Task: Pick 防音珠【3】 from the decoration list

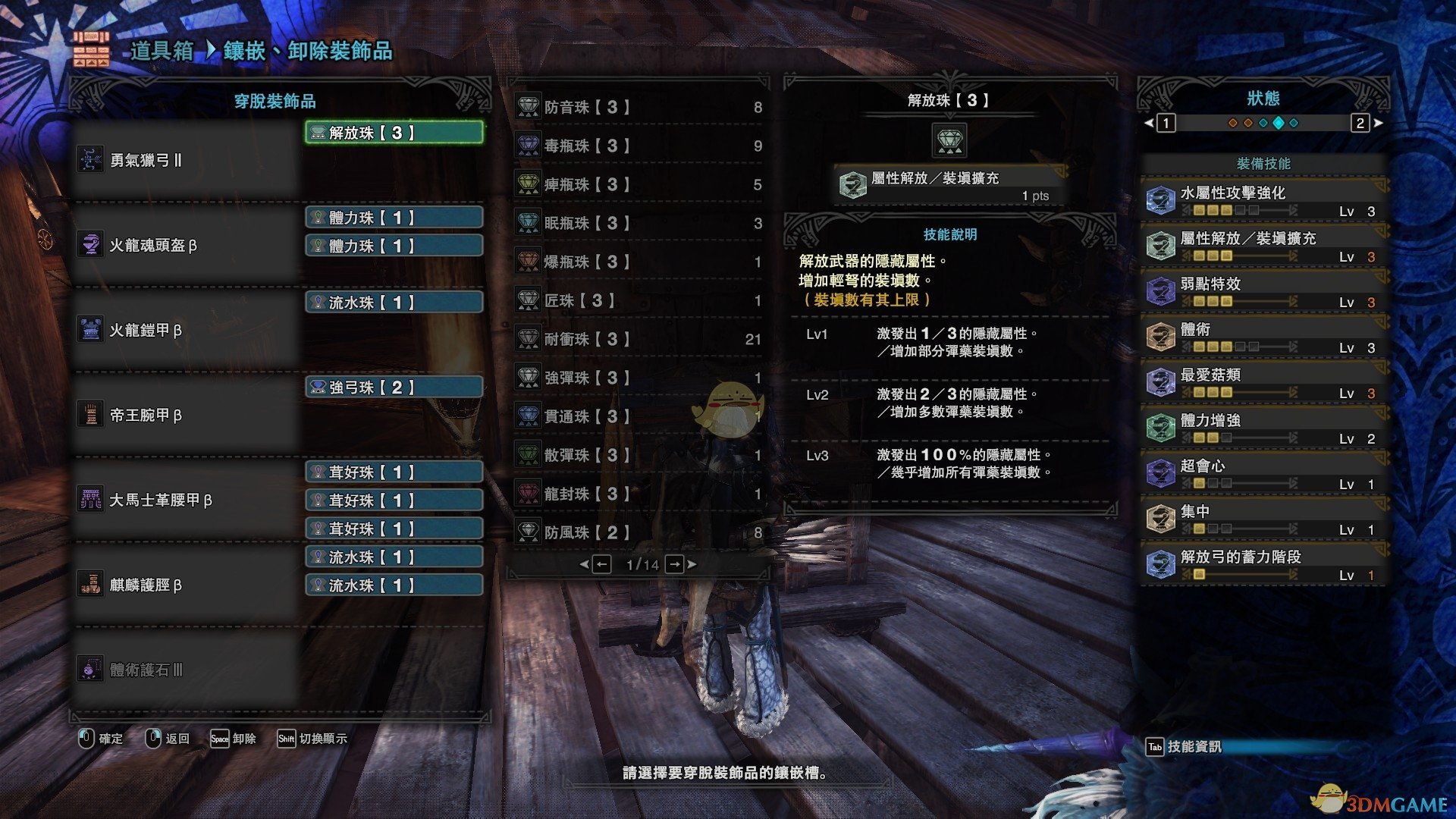Action: [639, 107]
